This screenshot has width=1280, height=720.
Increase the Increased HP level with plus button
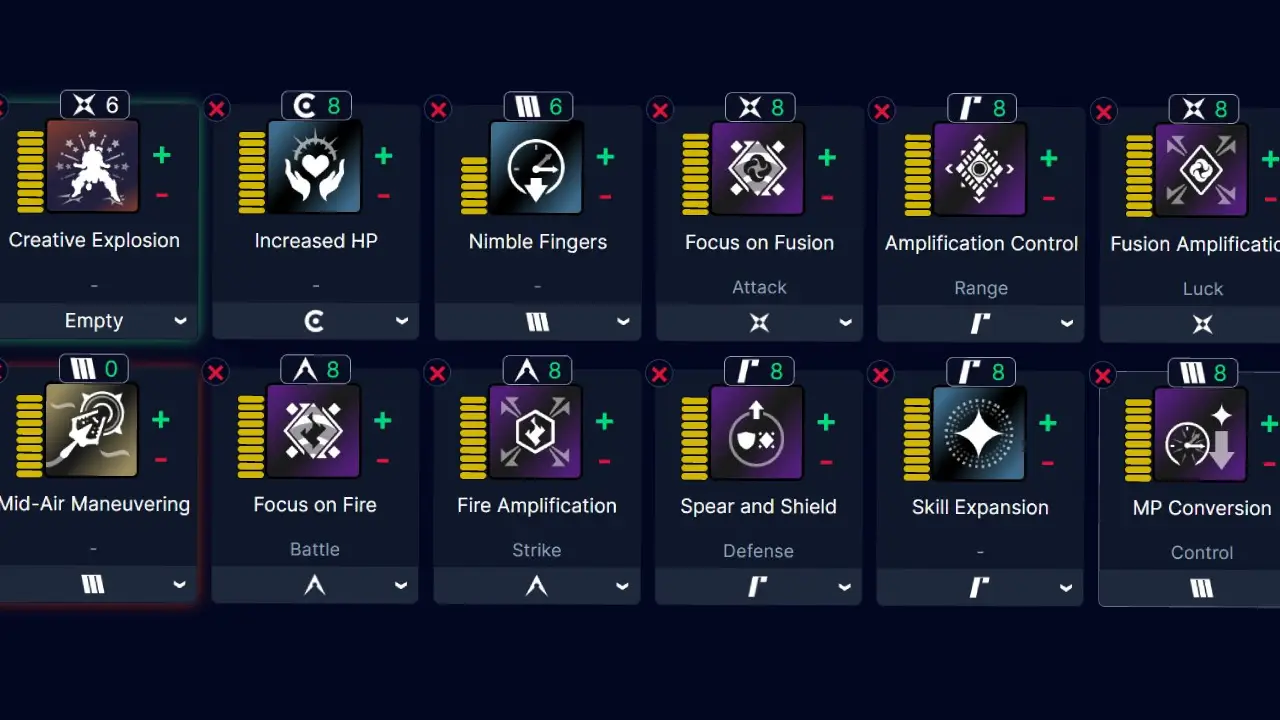(382, 156)
